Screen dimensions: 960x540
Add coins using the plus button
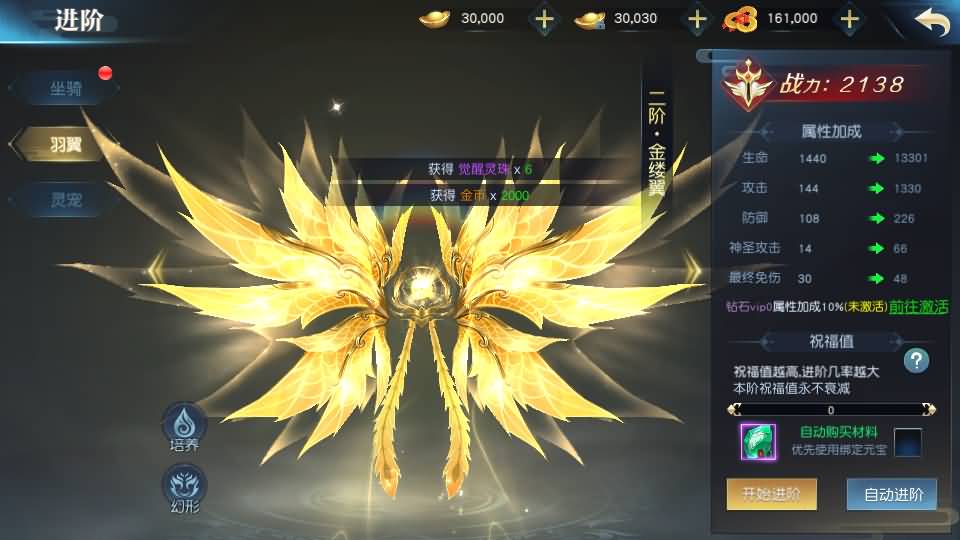[849, 19]
